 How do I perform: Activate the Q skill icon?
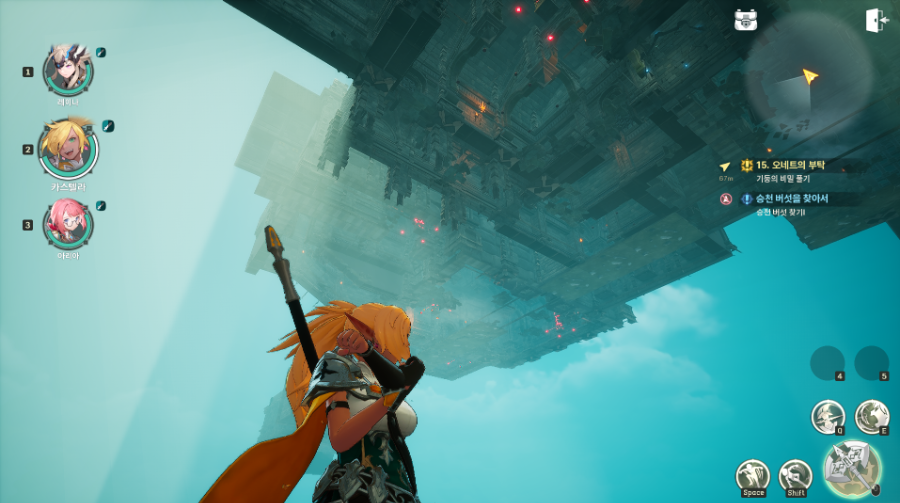(827, 416)
